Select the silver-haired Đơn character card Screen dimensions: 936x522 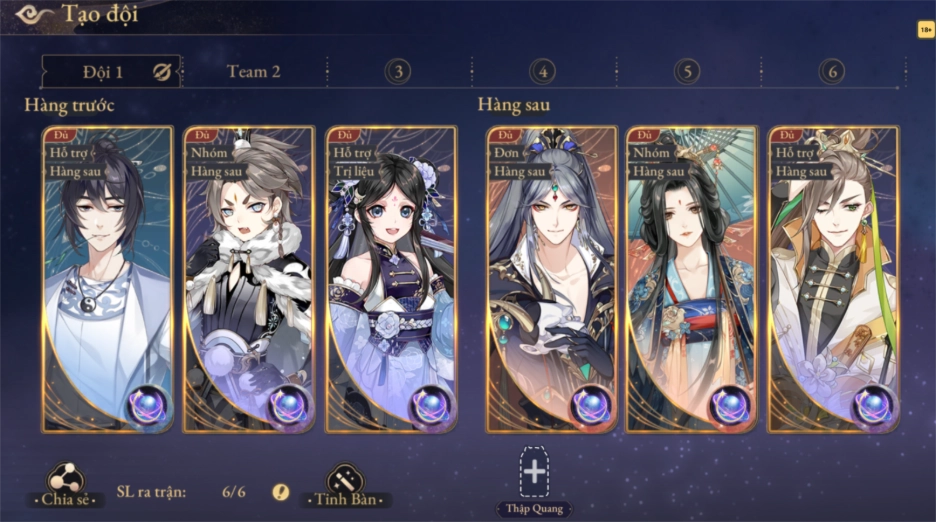coord(551,280)
